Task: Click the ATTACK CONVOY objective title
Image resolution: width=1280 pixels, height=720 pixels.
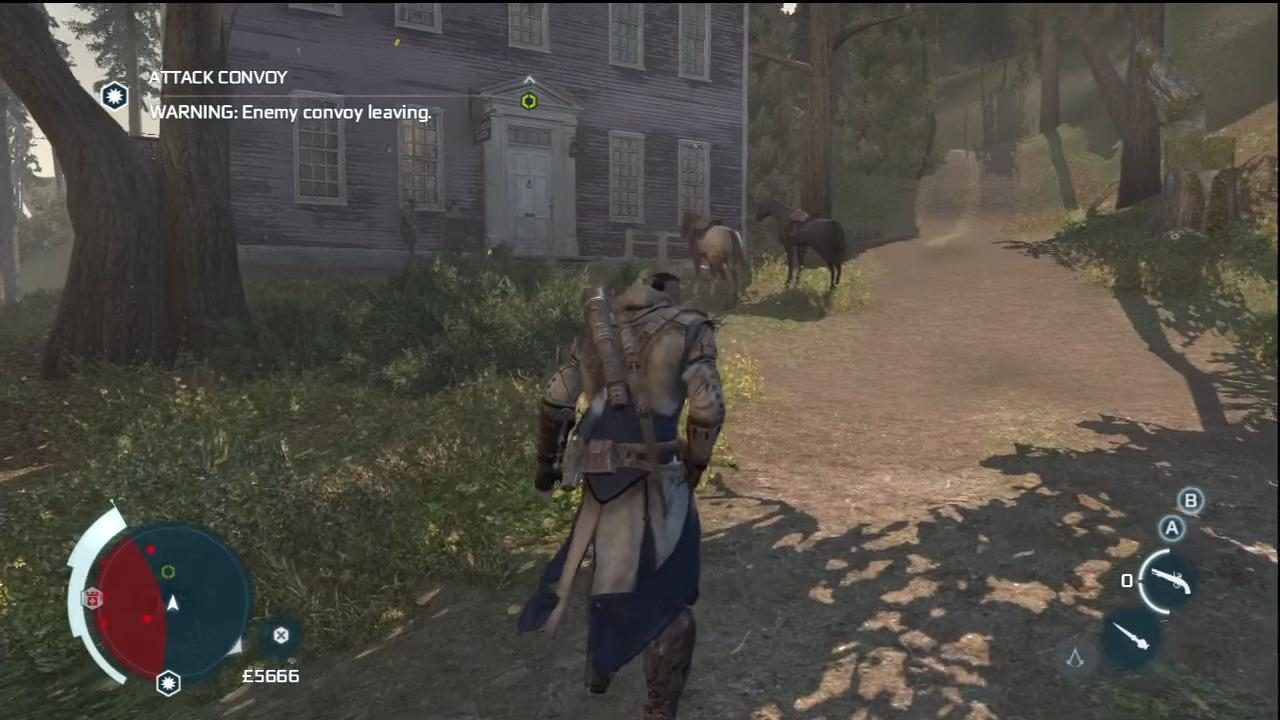Action: [218, 77]
